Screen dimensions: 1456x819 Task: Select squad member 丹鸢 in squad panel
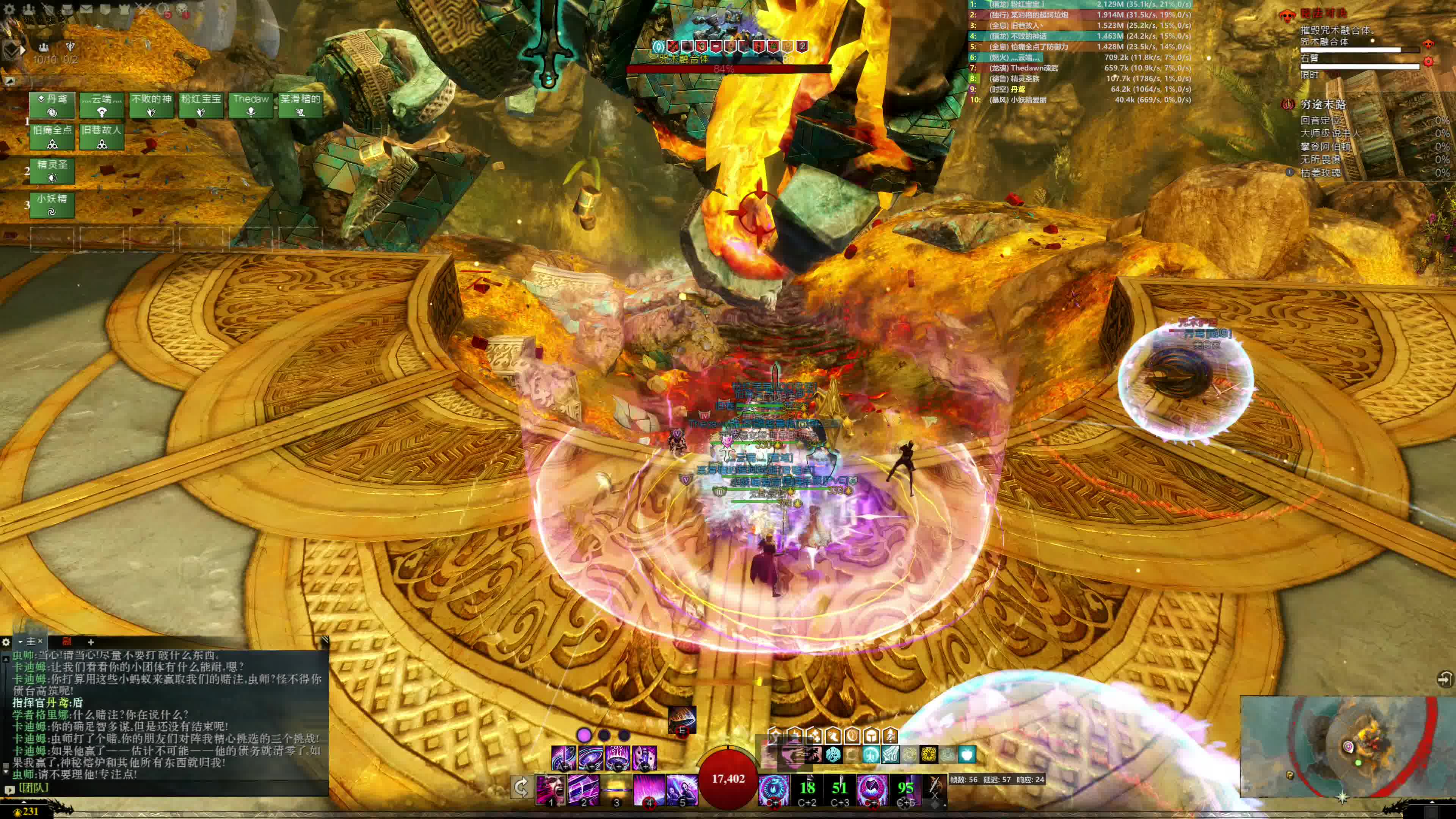52,105
